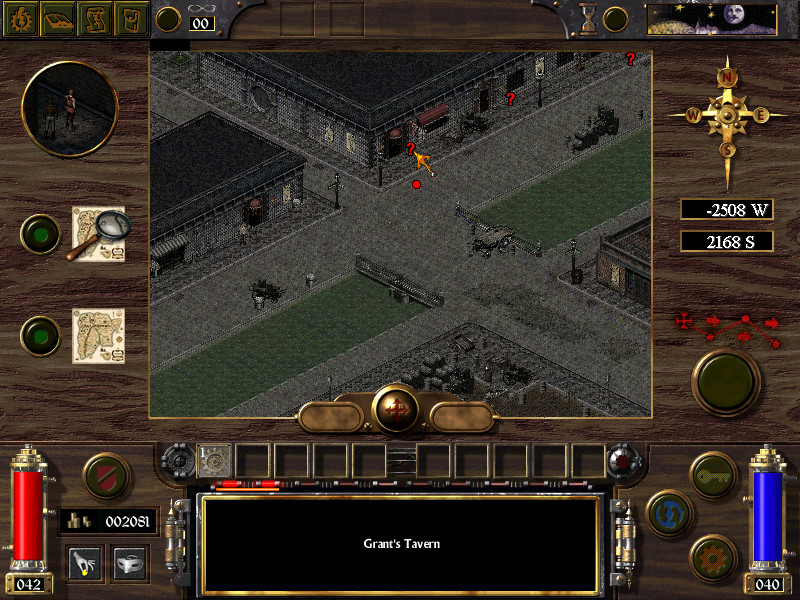This screenshot has height=600, width=800.
Task: Open the inventory icon in the top bar
Action: [132, 18]
